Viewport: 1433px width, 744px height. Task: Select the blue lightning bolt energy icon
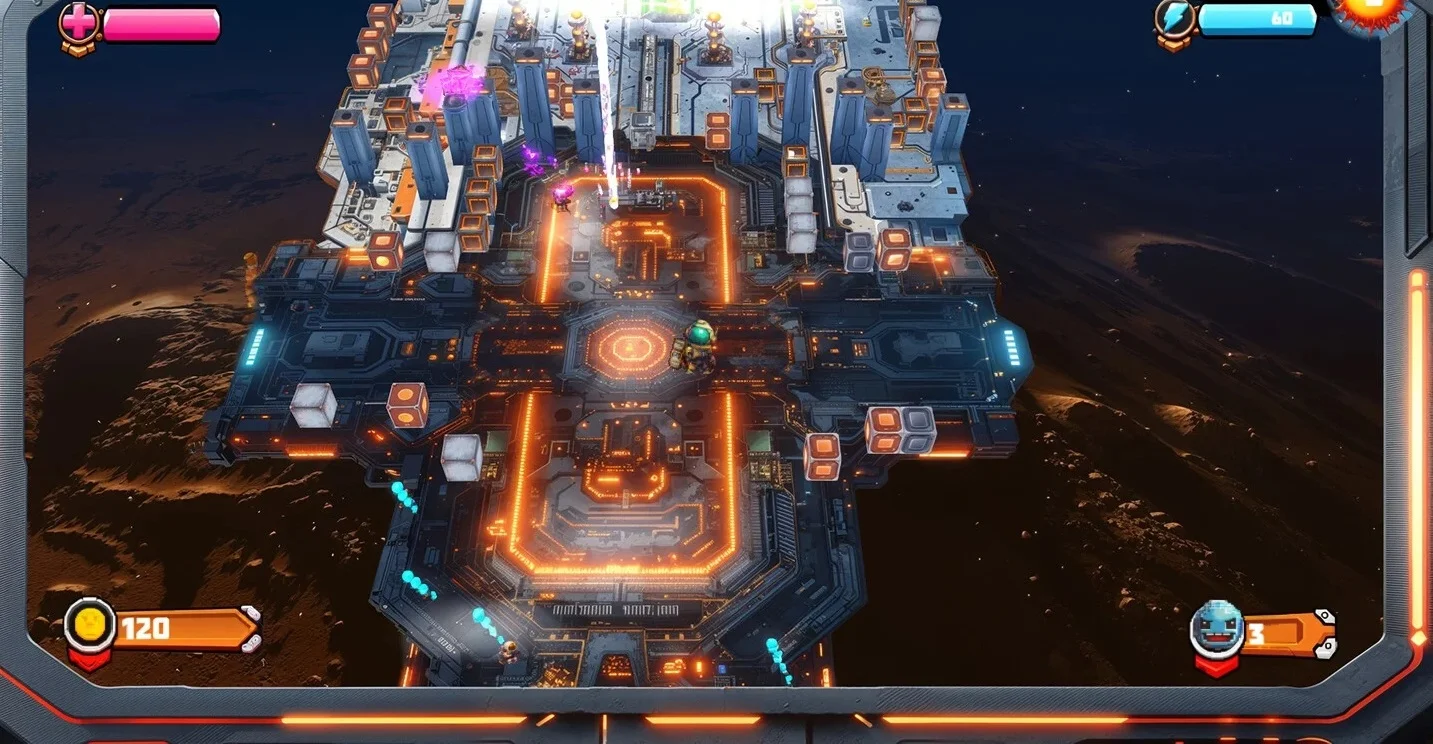[1174, 19]
